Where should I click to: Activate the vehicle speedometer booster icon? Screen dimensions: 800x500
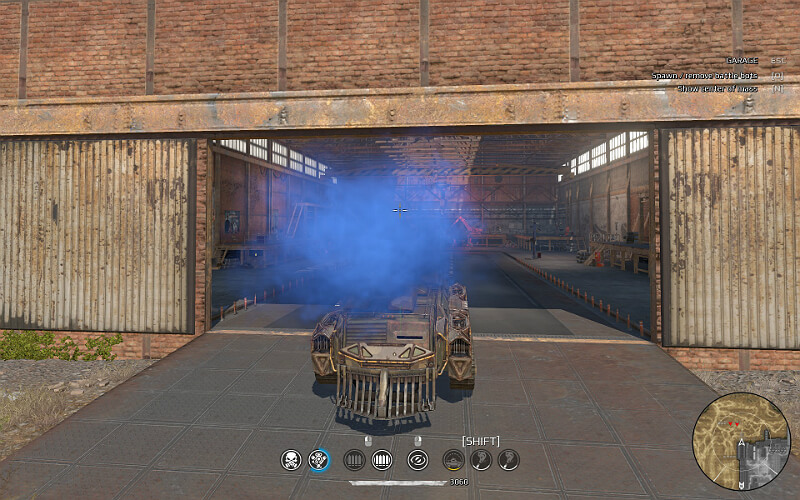pyautogui.click(x=453, y=460)
